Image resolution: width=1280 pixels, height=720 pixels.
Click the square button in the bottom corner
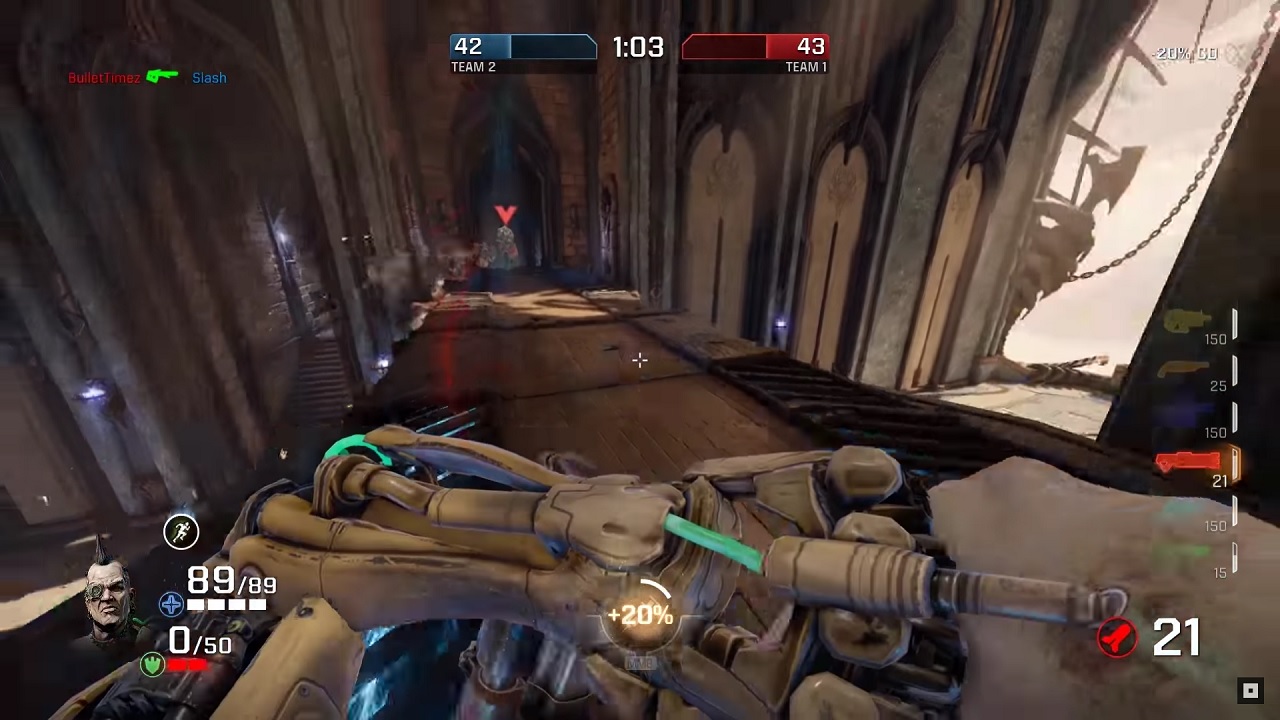pyautogui.click(x=1250, y=690)
